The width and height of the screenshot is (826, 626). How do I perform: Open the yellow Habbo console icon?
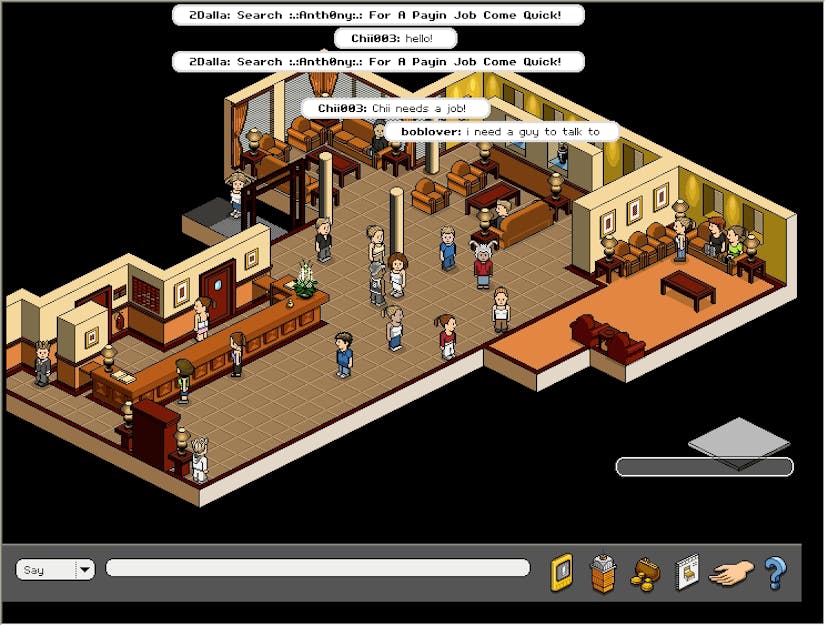coord(562,572)
